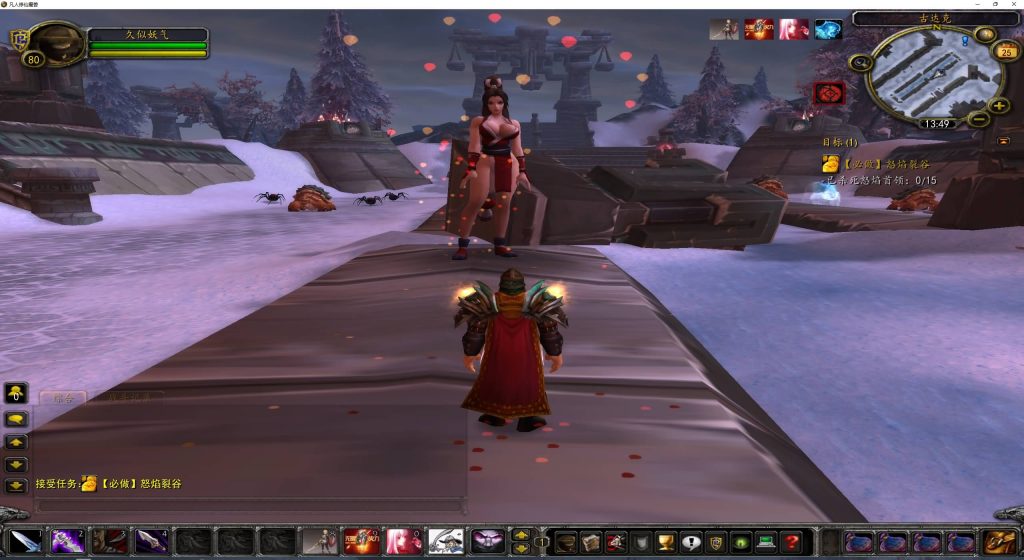
Task: Open the red question mark help button
Action: pyautogui.click(x=790, y=542)
